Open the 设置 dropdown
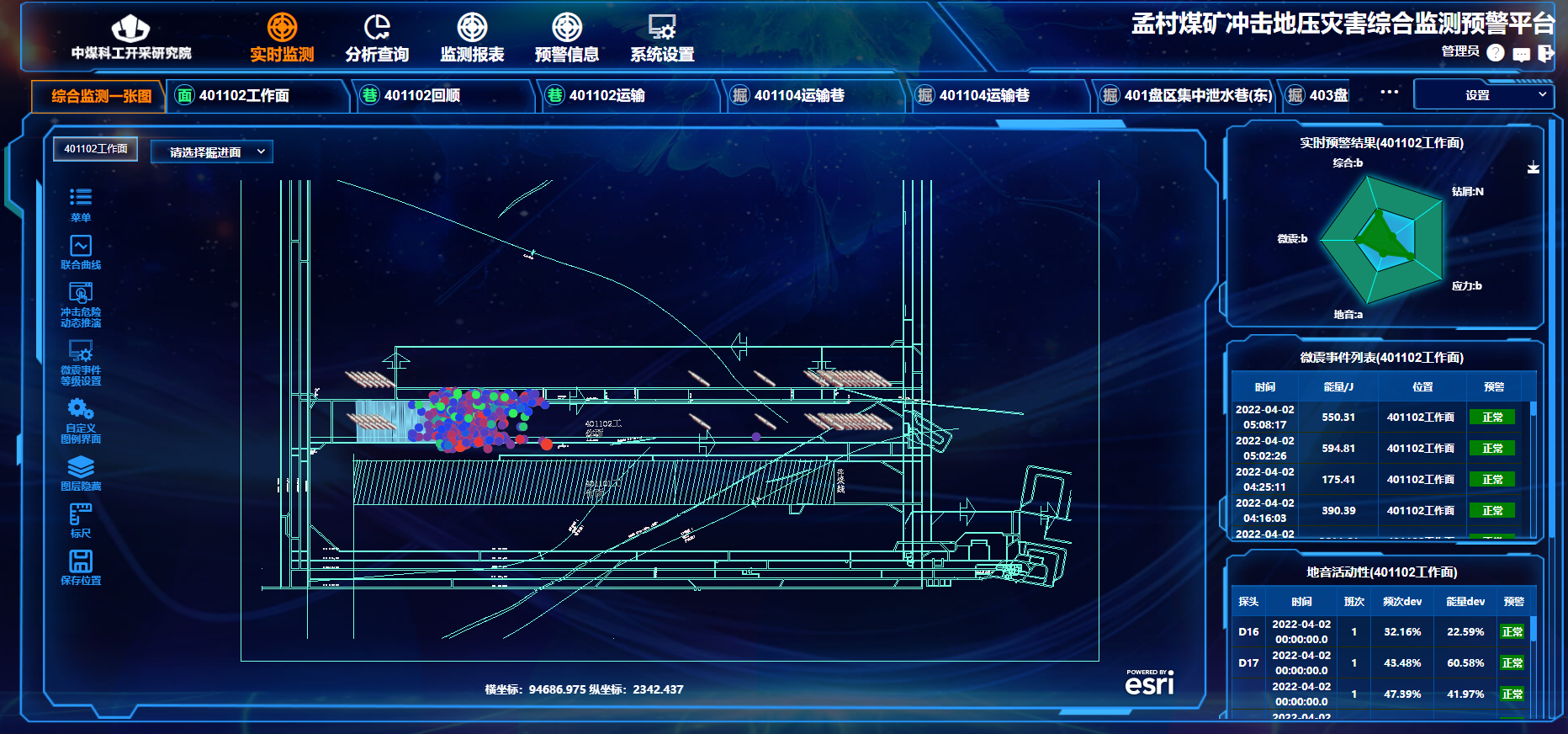The width and height of the screenshot is (1568, 734). [1481, 95]
